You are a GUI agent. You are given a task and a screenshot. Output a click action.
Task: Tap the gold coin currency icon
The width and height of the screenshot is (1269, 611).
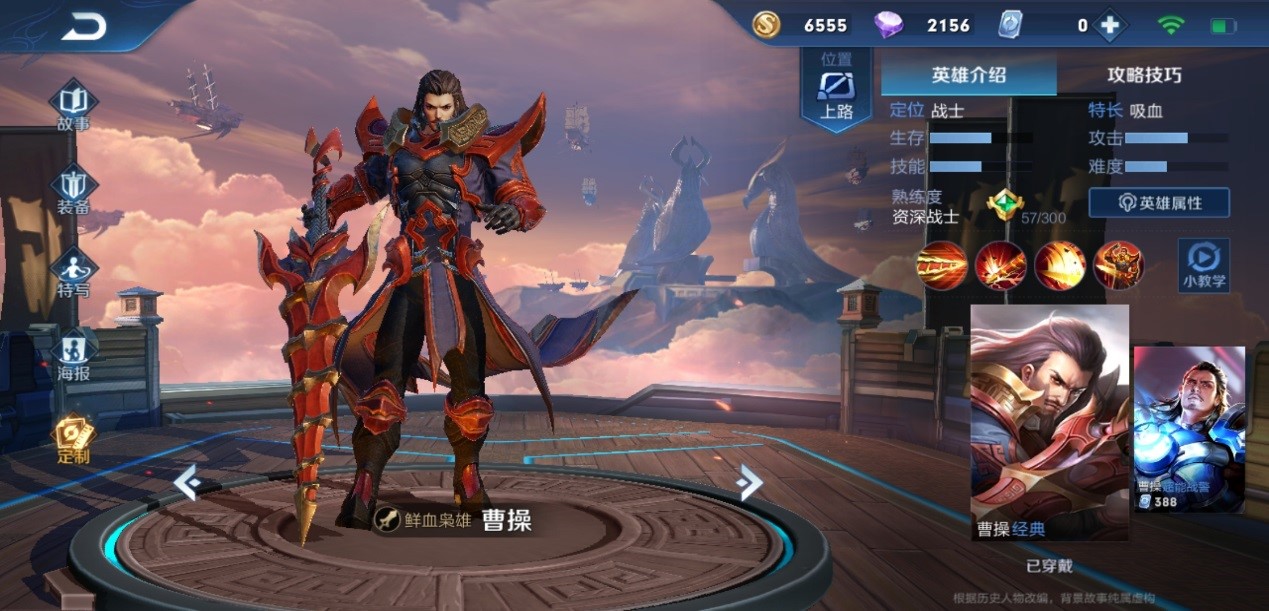tap(767, 26)
